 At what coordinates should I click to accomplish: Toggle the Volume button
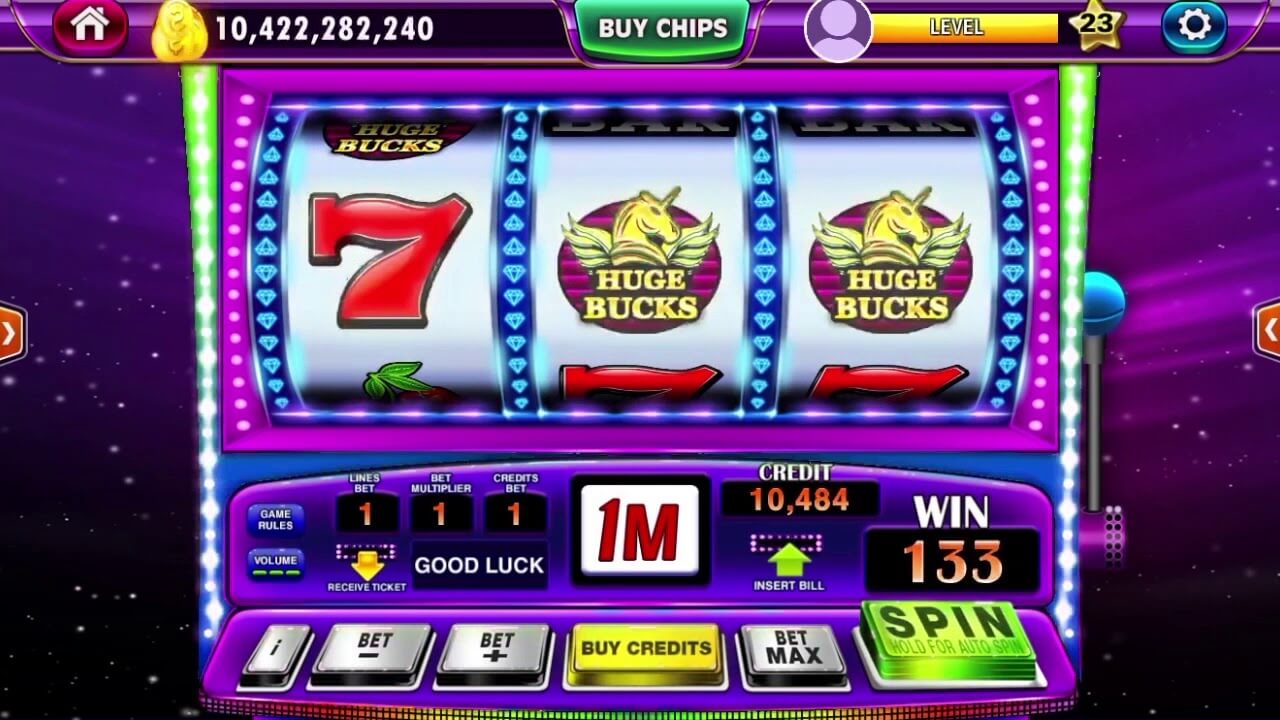pos(275,564)
